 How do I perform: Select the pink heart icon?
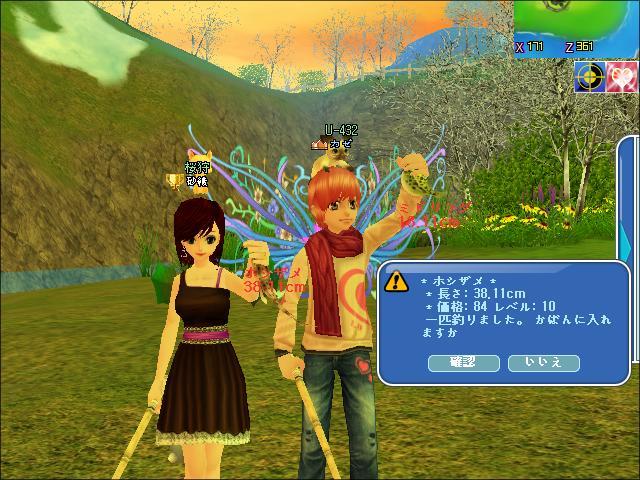pyautogui.click(x=623, y=77)
